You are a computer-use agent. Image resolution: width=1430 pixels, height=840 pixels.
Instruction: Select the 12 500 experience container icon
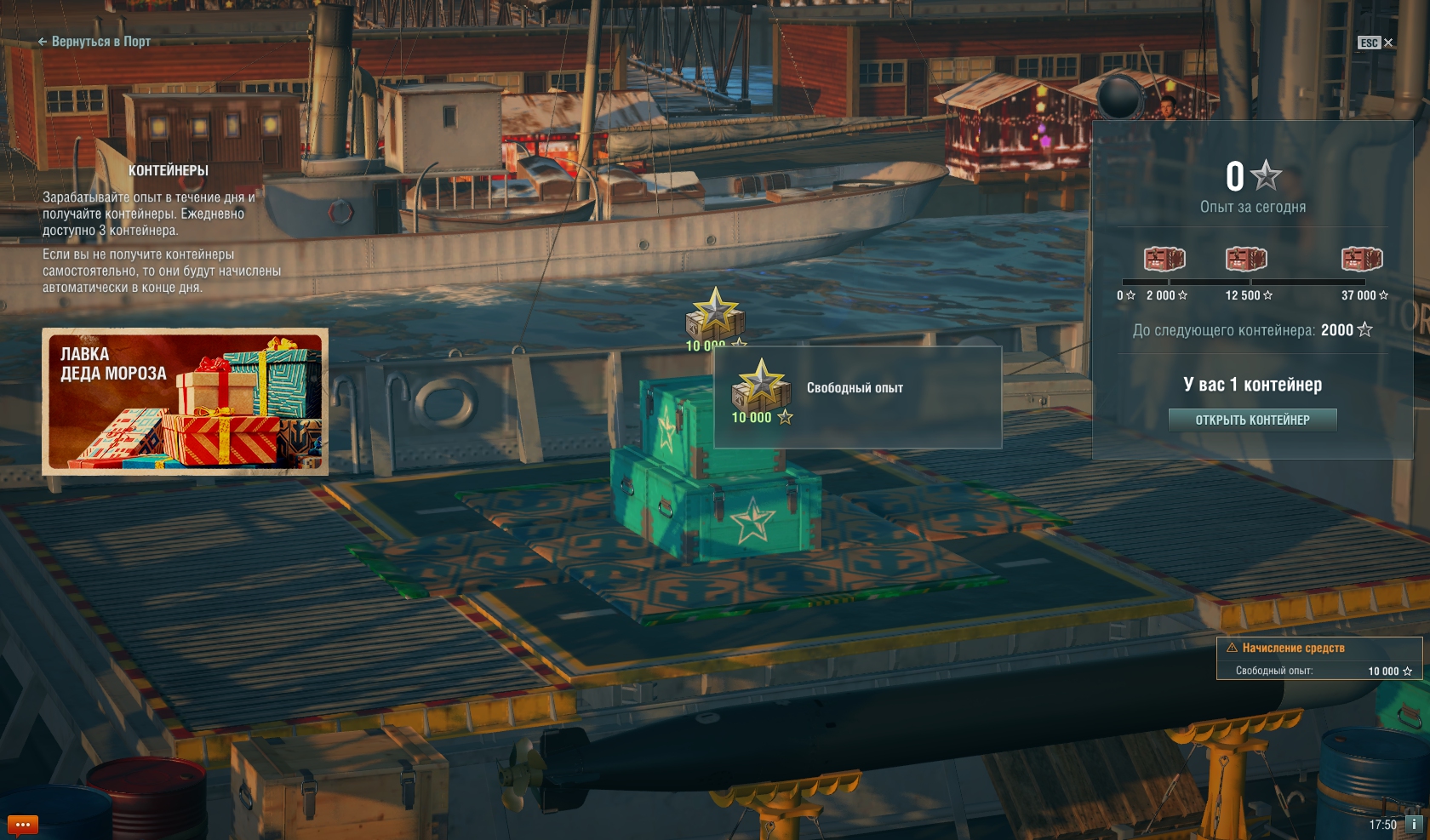point(1245,259)
